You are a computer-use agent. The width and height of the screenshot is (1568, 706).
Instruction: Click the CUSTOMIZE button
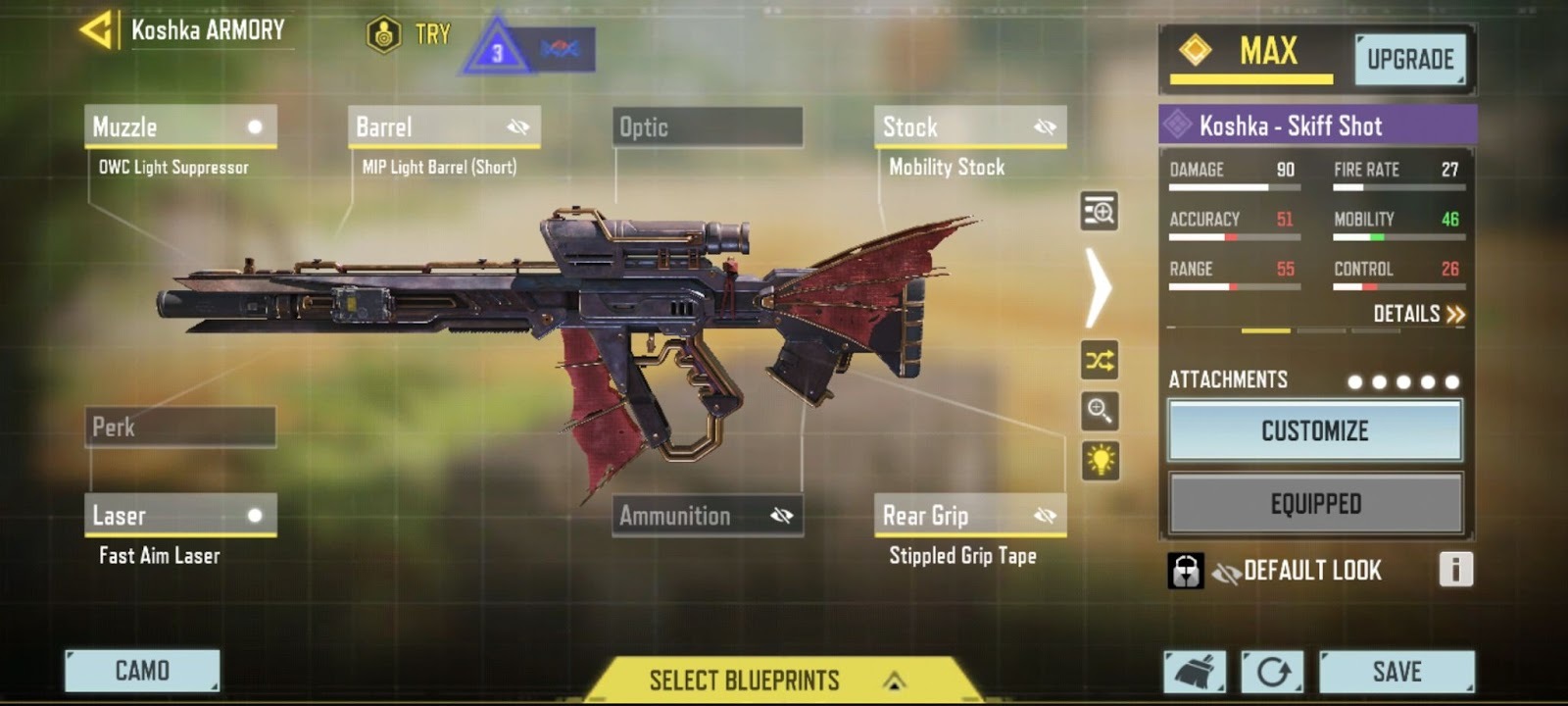click(x=1314, y=430)
